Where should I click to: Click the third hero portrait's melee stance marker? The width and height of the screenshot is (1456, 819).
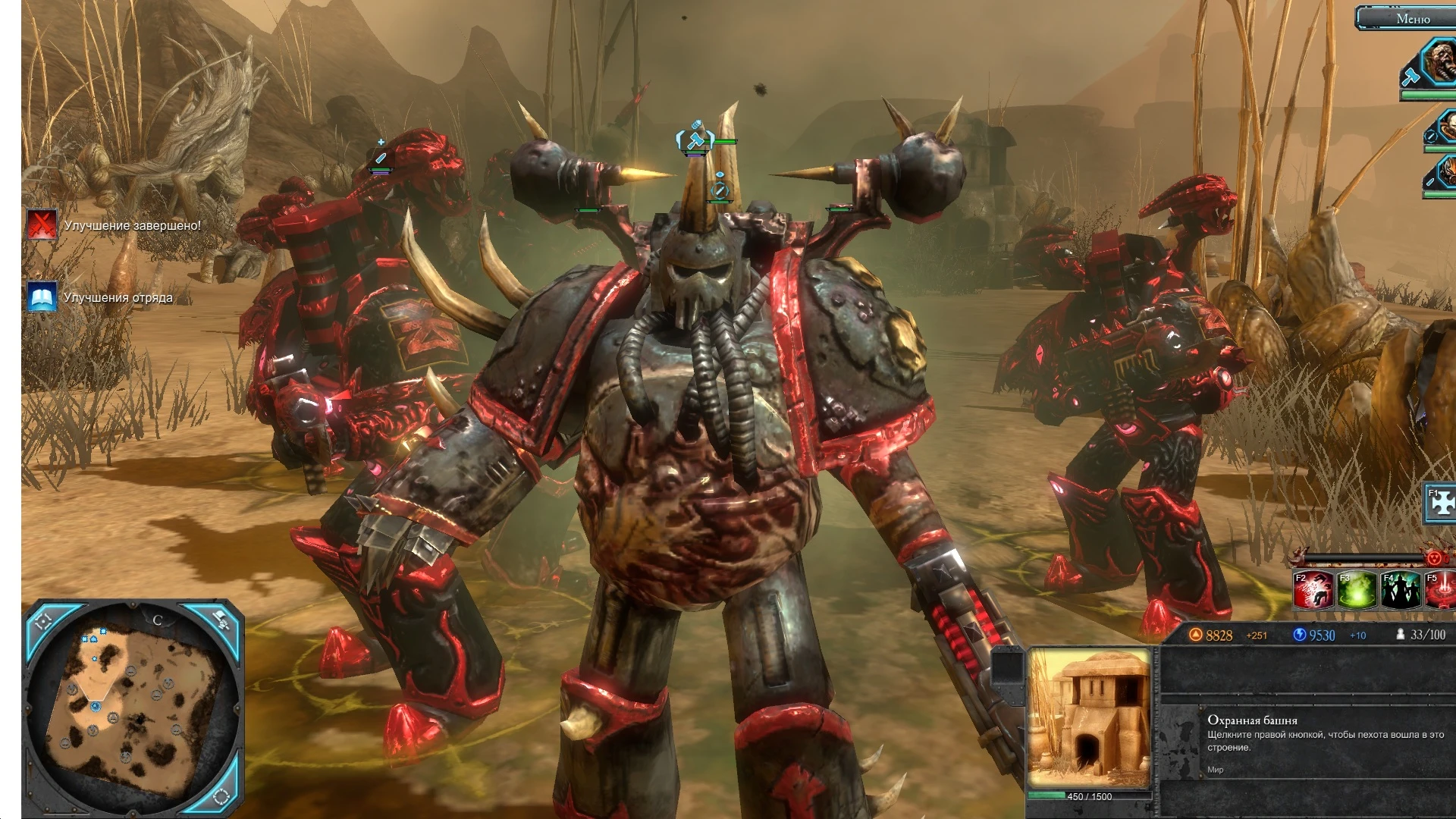pyautogui.click(x=1431, y=182)
